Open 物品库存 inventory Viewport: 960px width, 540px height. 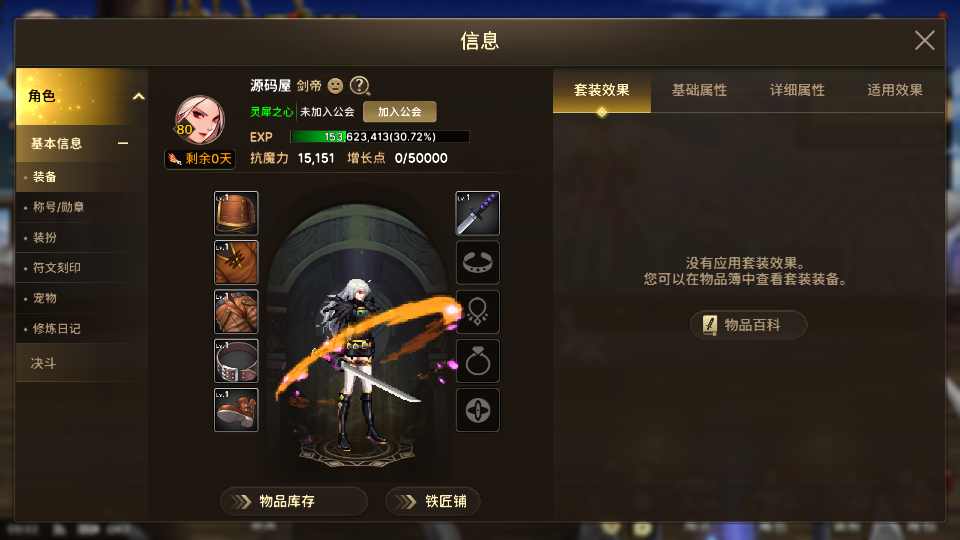[x=294, y=501]
